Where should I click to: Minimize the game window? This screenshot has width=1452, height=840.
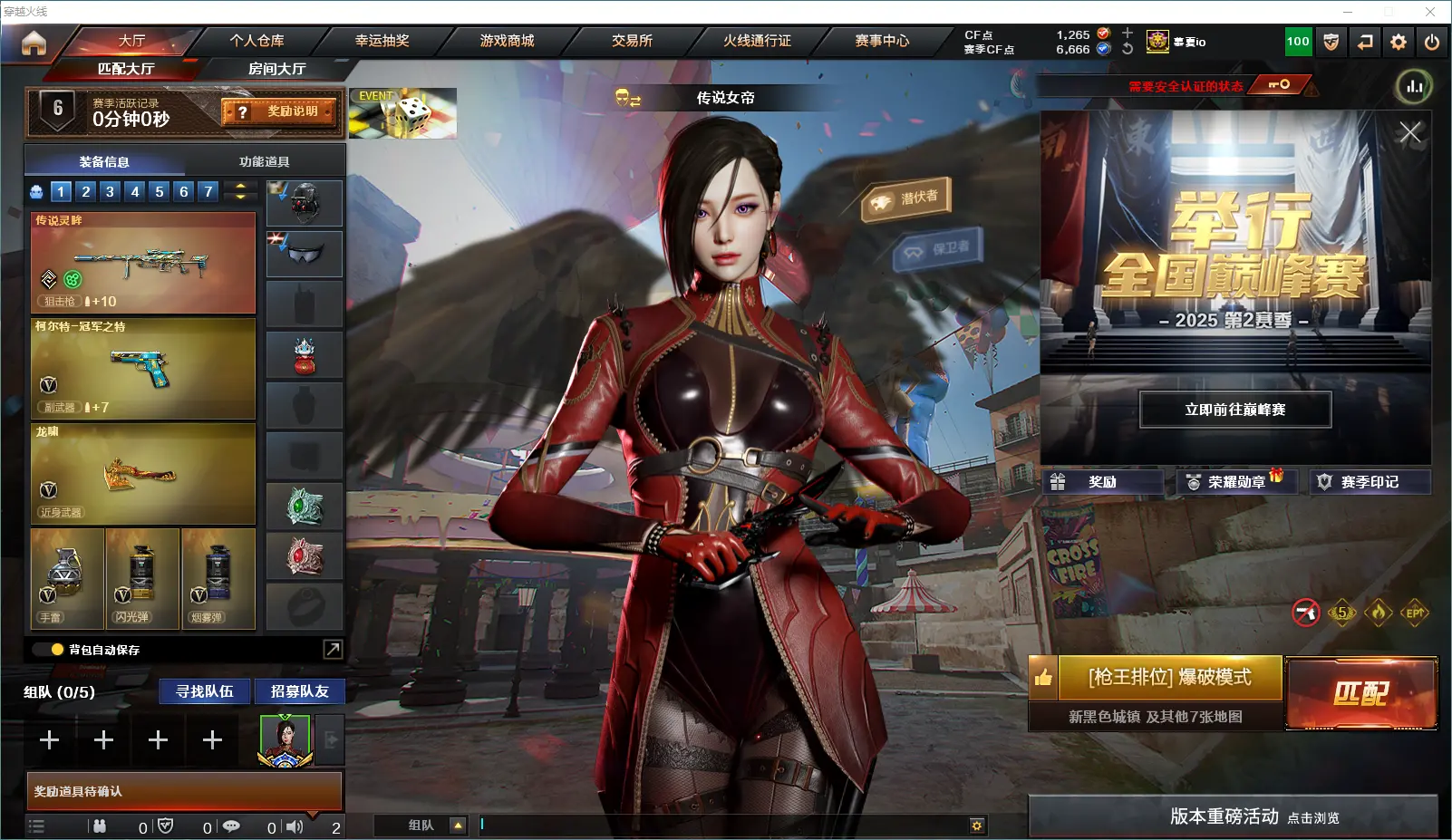pos(1348,12)
